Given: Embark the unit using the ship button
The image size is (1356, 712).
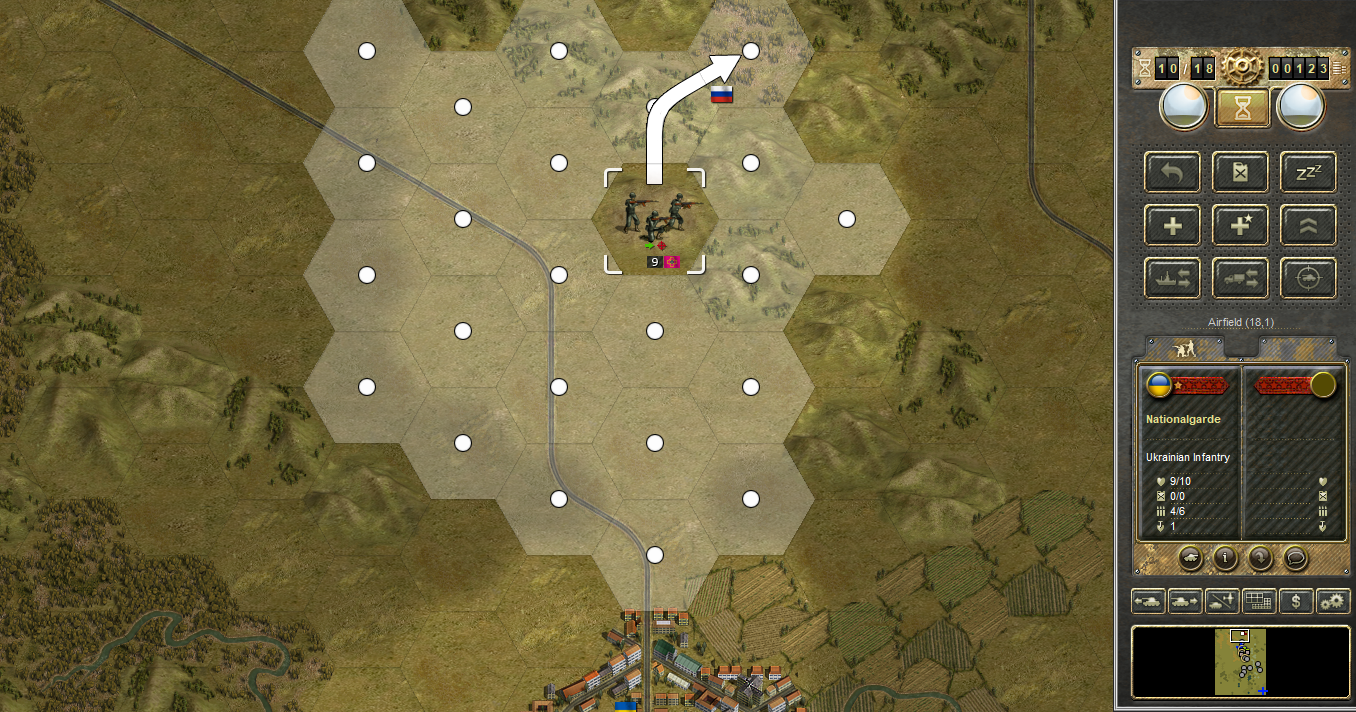Looking at the screenshot, I should 1173,279.
